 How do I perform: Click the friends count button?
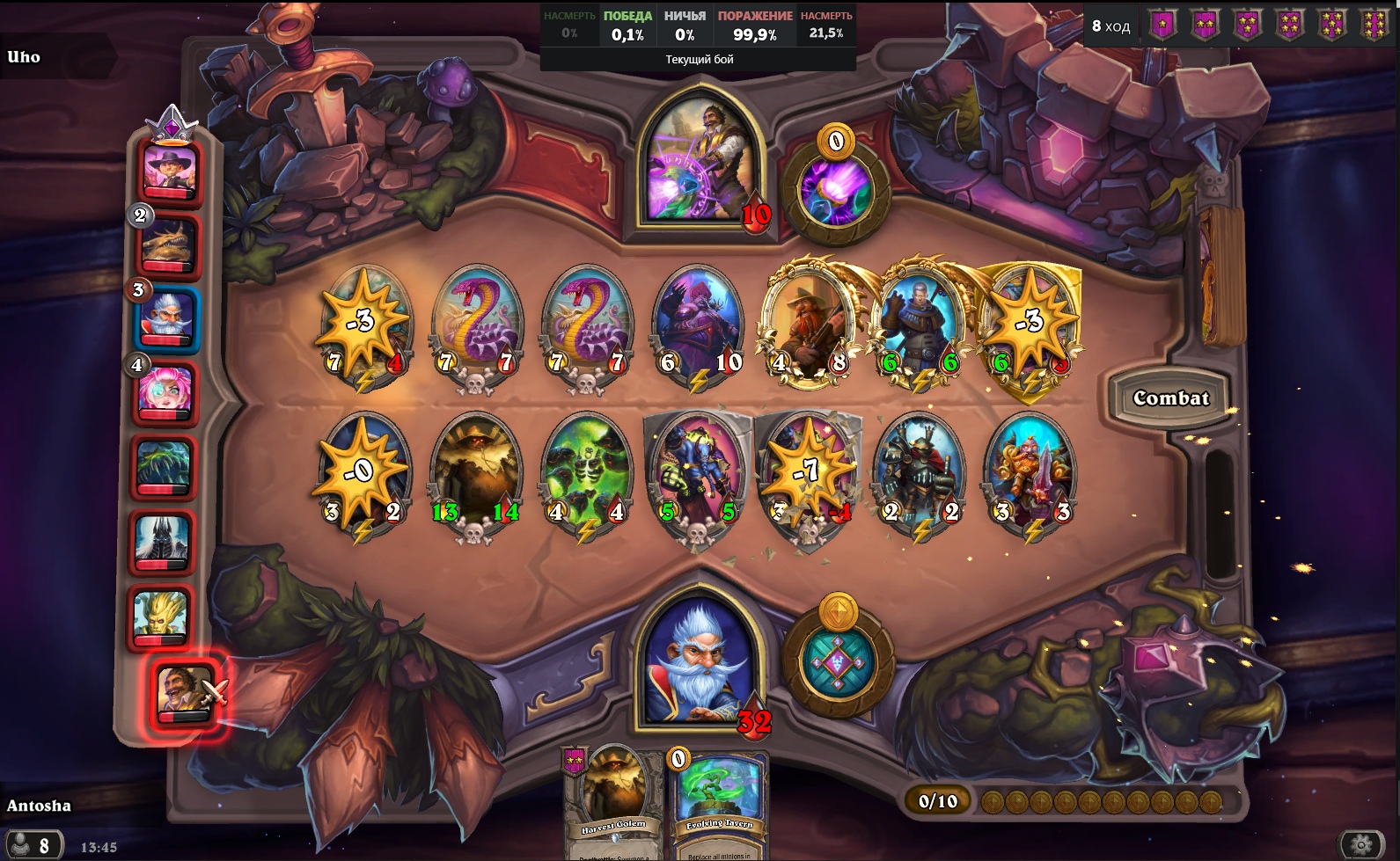point(32,846)
